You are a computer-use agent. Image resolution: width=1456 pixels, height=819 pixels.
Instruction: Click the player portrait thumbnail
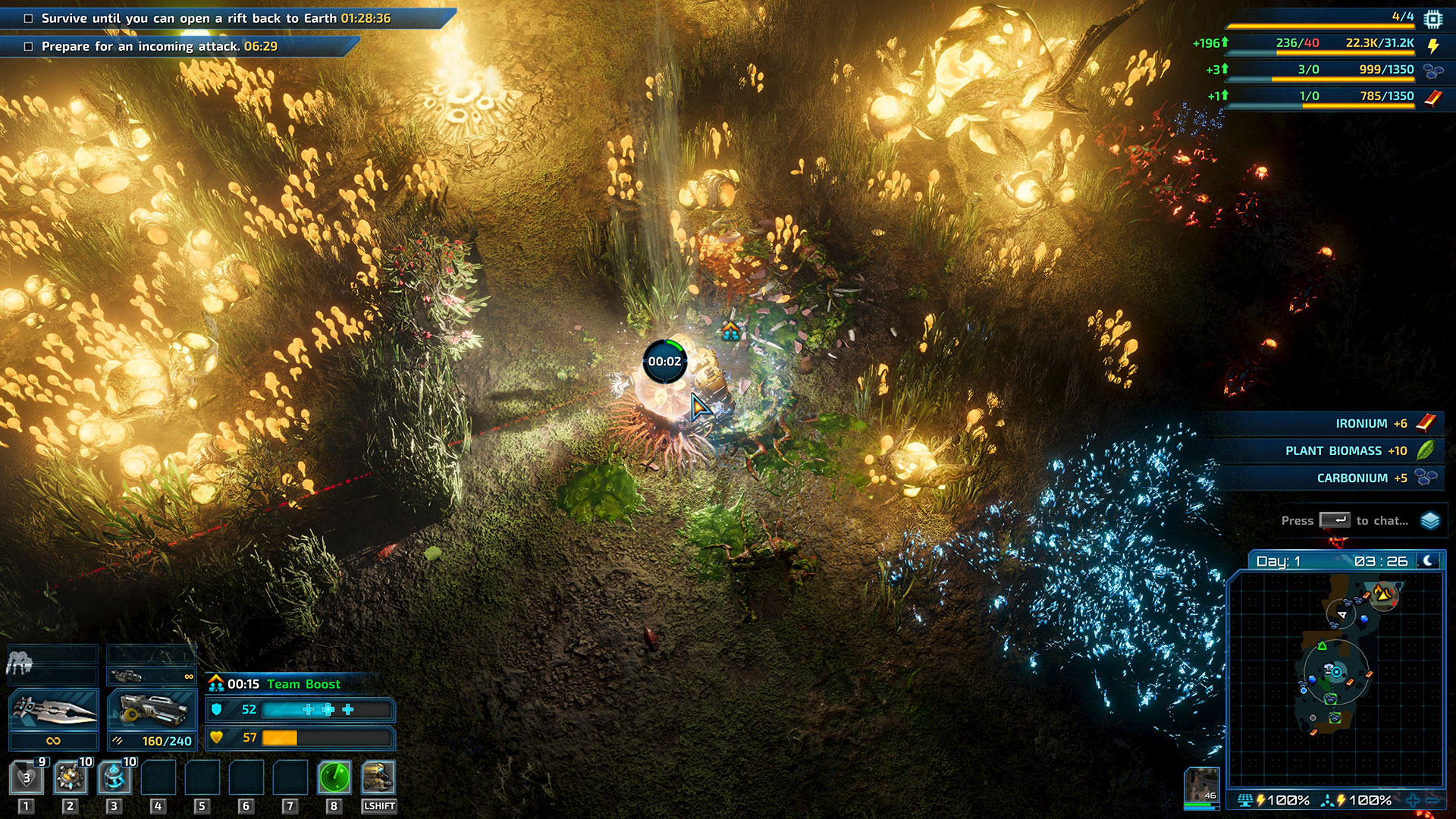tap(1202, 785)
